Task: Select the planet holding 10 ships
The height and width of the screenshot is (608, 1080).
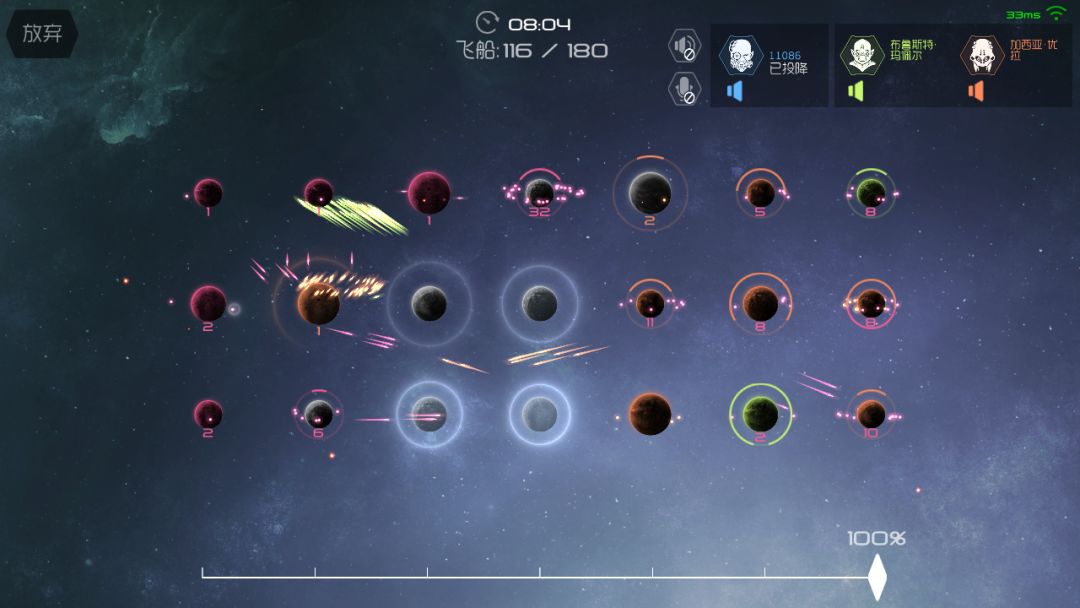Action: 870,413
